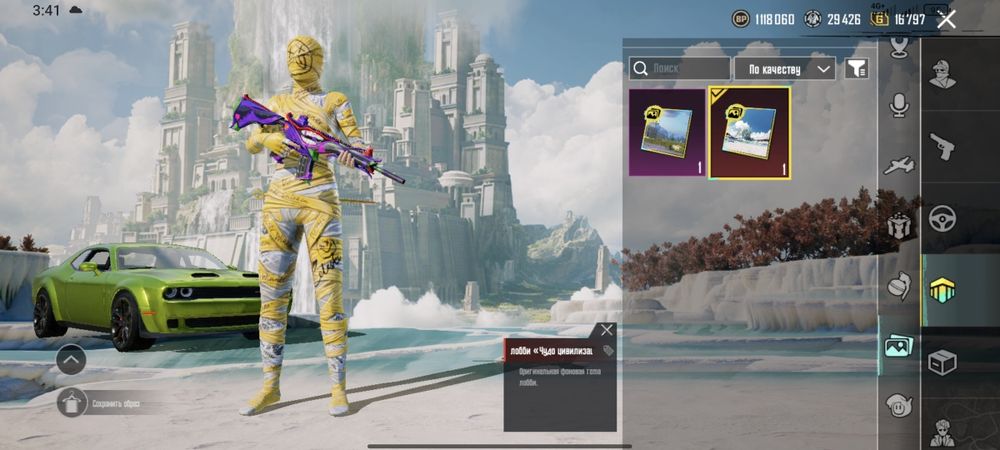Close the inventory screen with the X
The height and width of the screenshot is (450, 1000).
click(x=946, y=18)
